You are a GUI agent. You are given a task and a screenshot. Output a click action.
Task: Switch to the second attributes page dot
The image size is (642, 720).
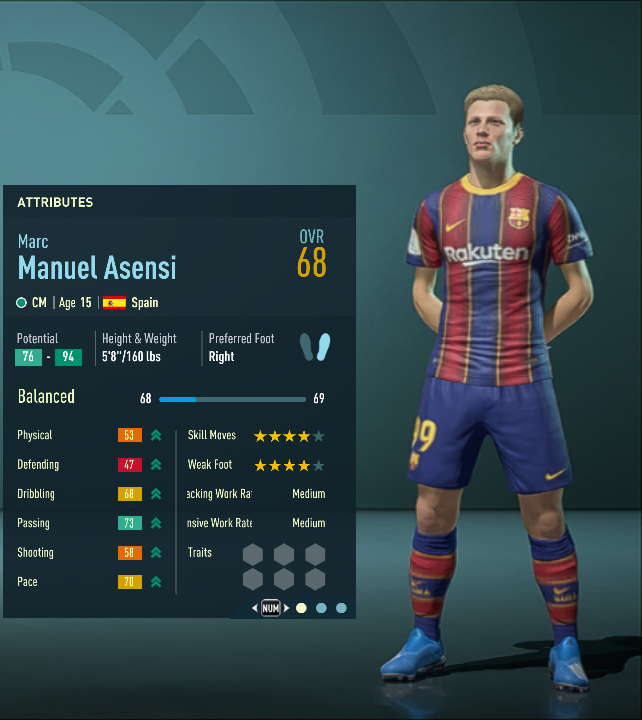pyautogui.click(x=321, y=608)
